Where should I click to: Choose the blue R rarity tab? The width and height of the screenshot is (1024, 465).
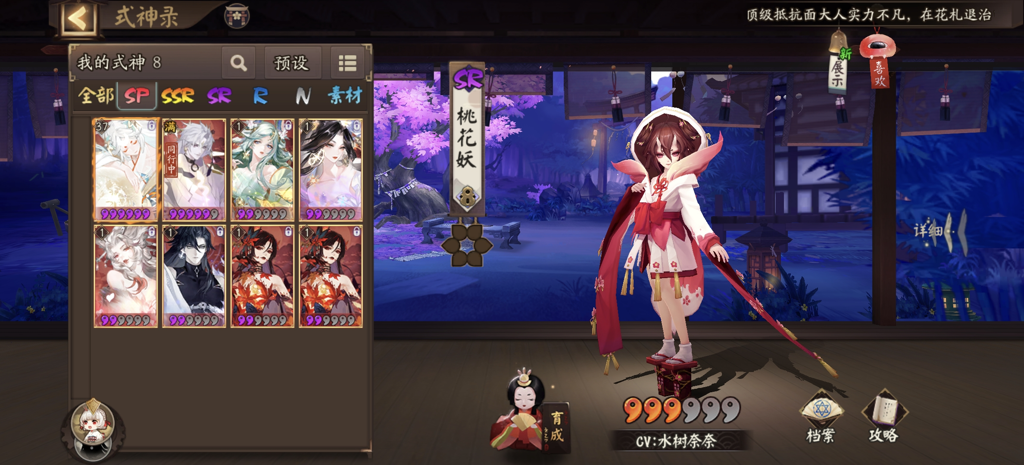(260, 96)
